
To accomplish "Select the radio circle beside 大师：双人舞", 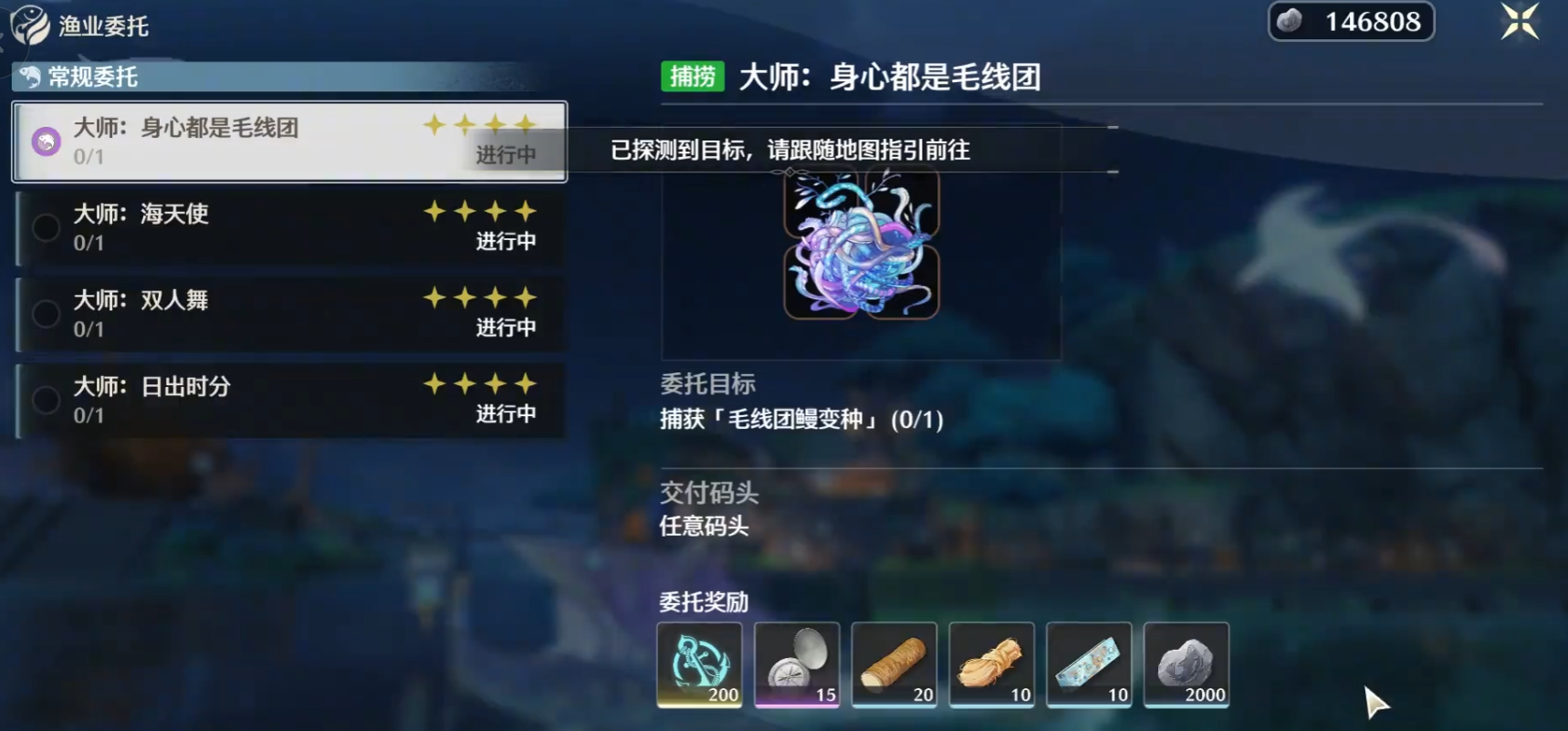I will point(46,313).
